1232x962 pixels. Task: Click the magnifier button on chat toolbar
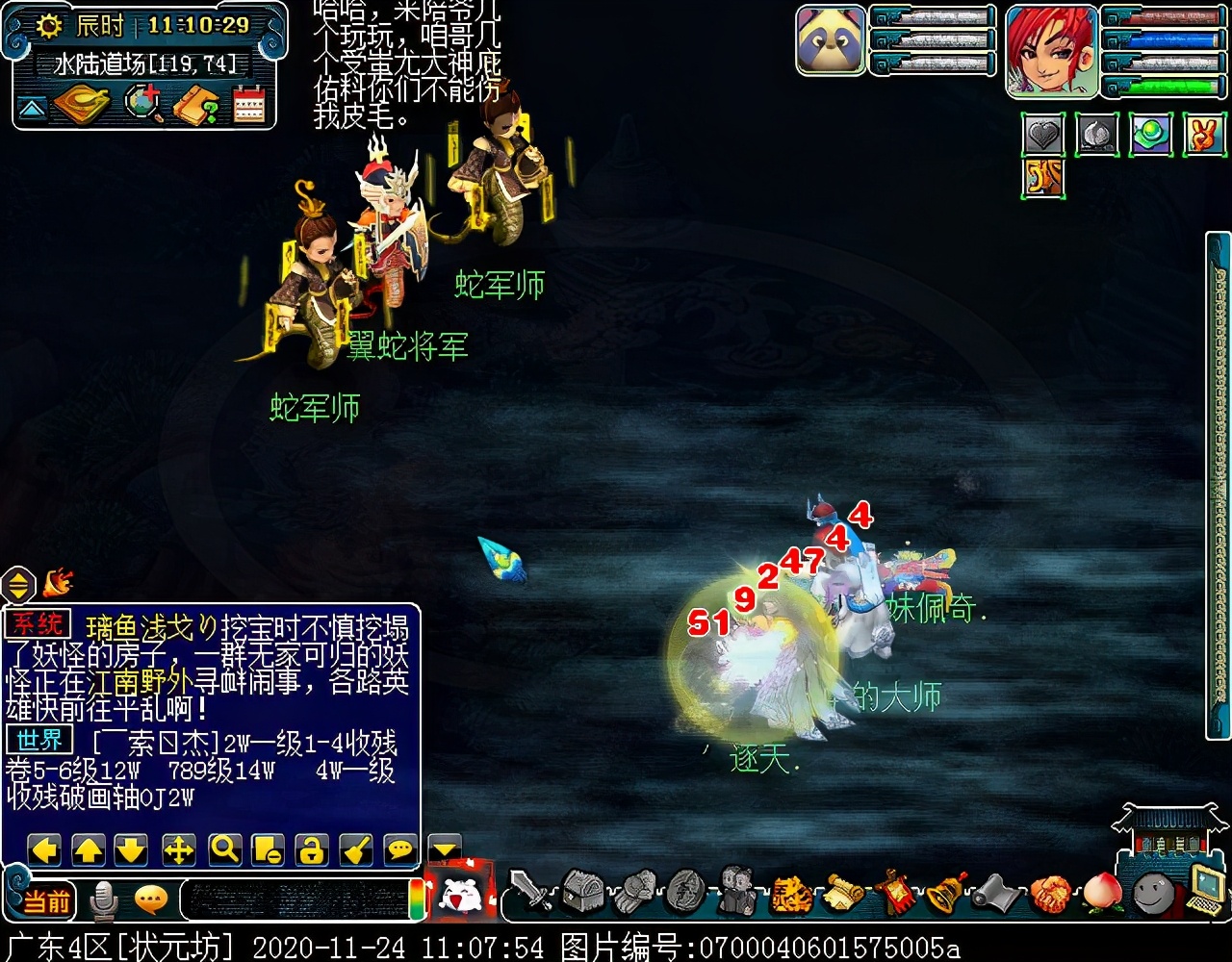(x=224, y=849)
